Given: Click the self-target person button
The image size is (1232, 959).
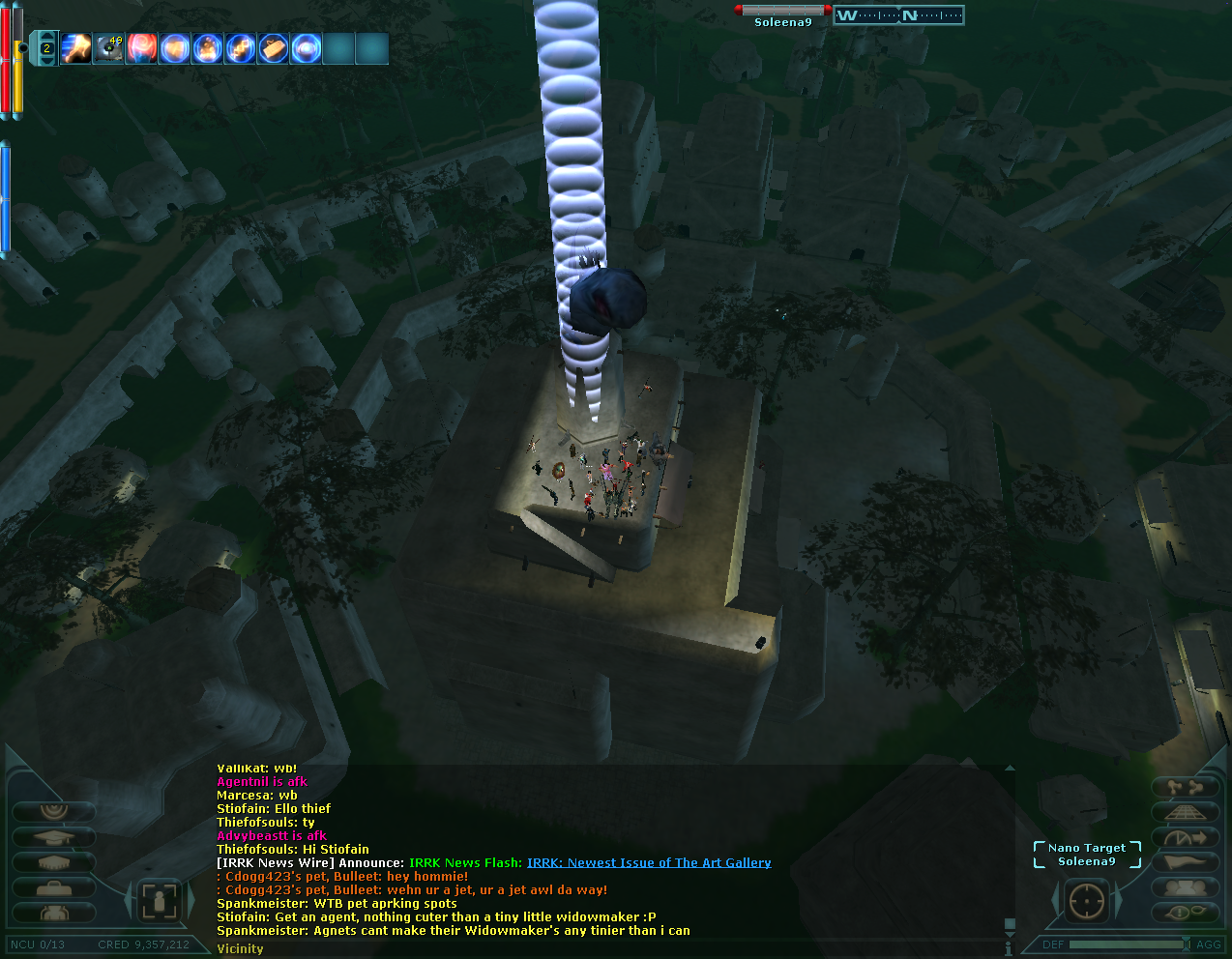Looking at the screenshot, I should point(158,901).
